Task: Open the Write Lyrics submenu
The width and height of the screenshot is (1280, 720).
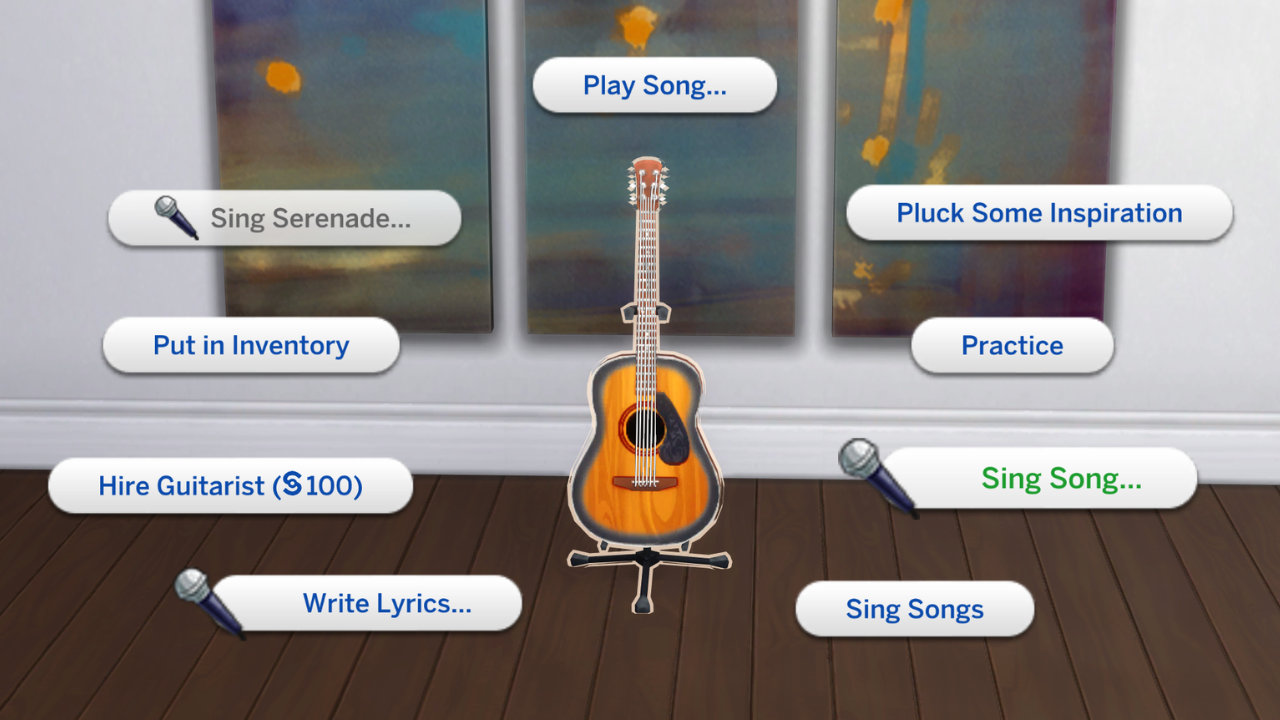Action: click(388, 603)
